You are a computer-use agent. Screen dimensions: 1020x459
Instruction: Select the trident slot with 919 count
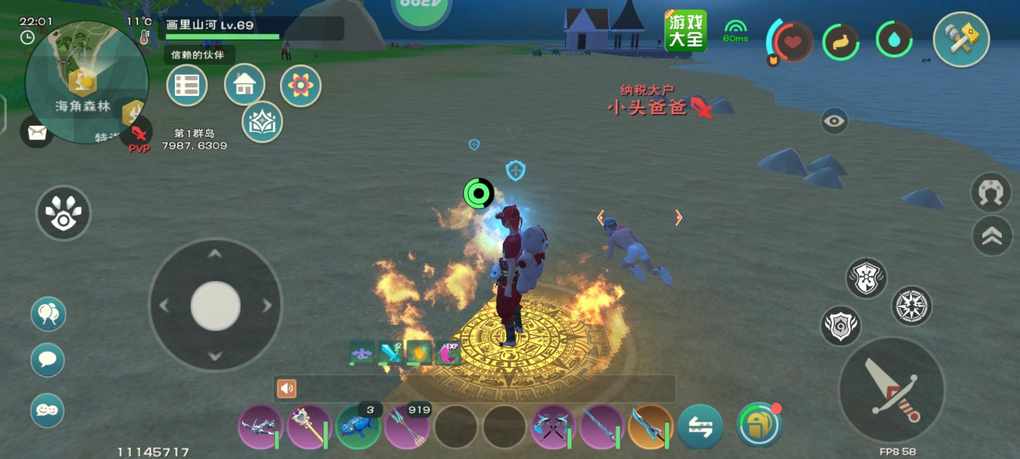click(x=407, y=427)
